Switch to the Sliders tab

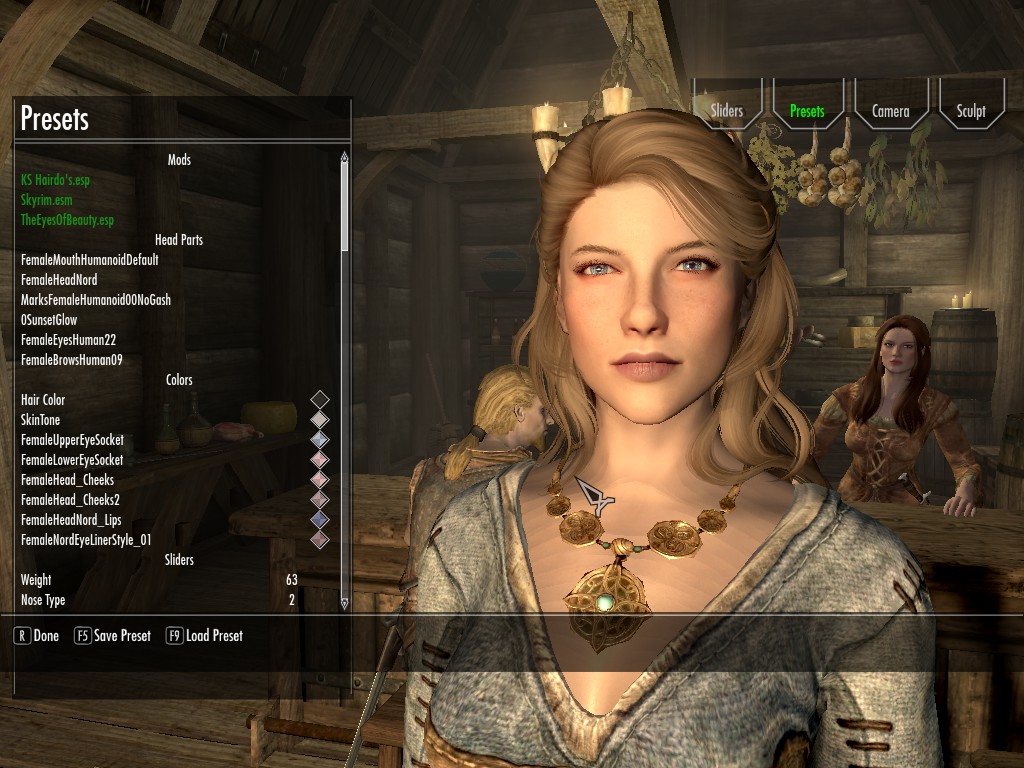point(727,111)
